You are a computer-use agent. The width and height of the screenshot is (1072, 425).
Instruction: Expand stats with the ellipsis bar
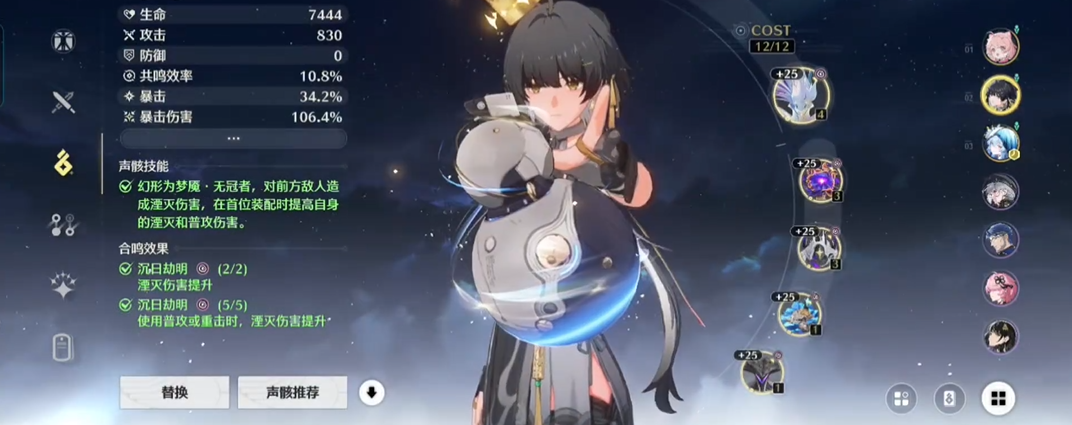pyautogui.click(x=233, y=139)
